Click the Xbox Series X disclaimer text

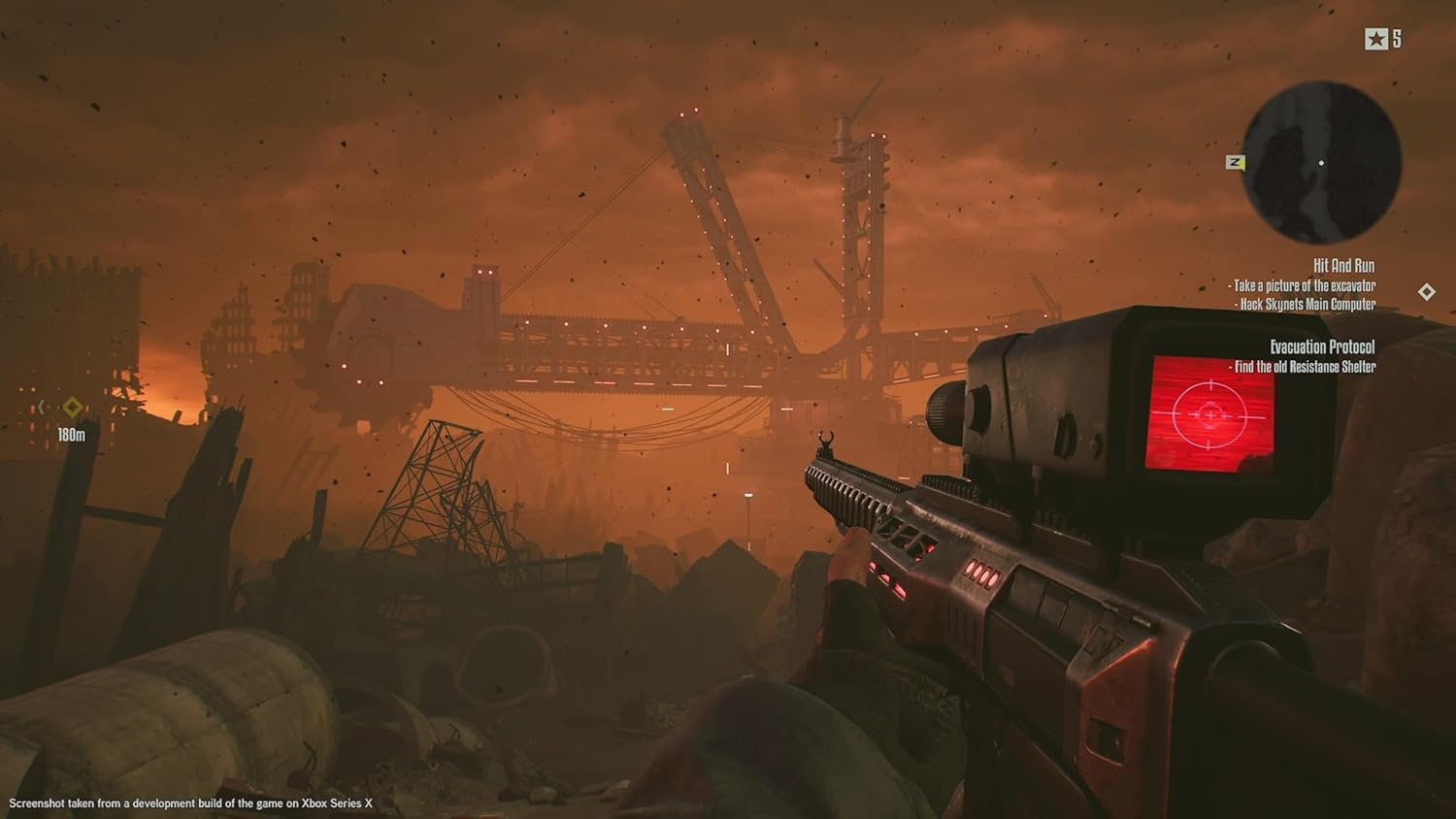[x=192, y=803]
